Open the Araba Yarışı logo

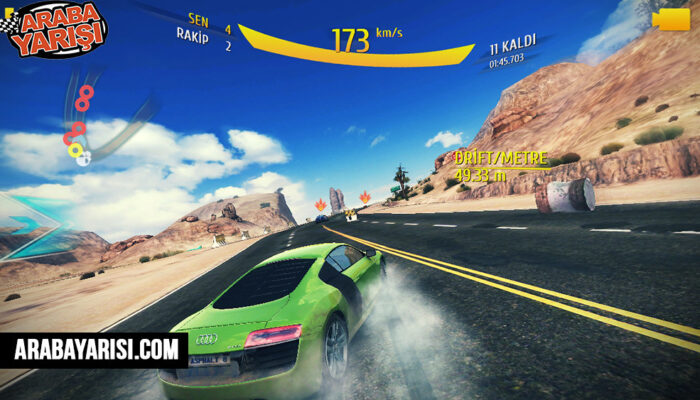click(x=60, y=27)
